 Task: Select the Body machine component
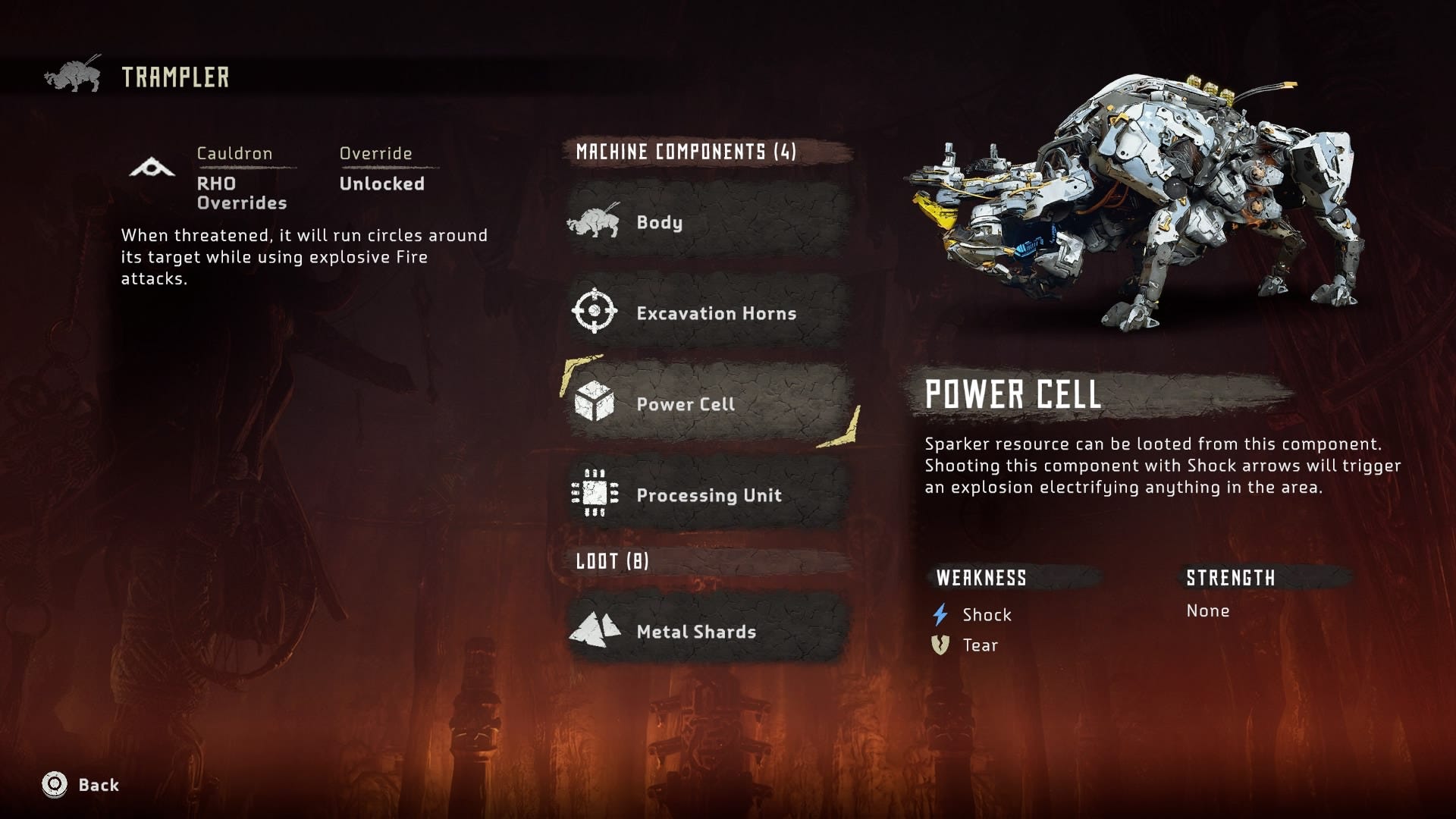pyautogui.click(x=707, y=222)
